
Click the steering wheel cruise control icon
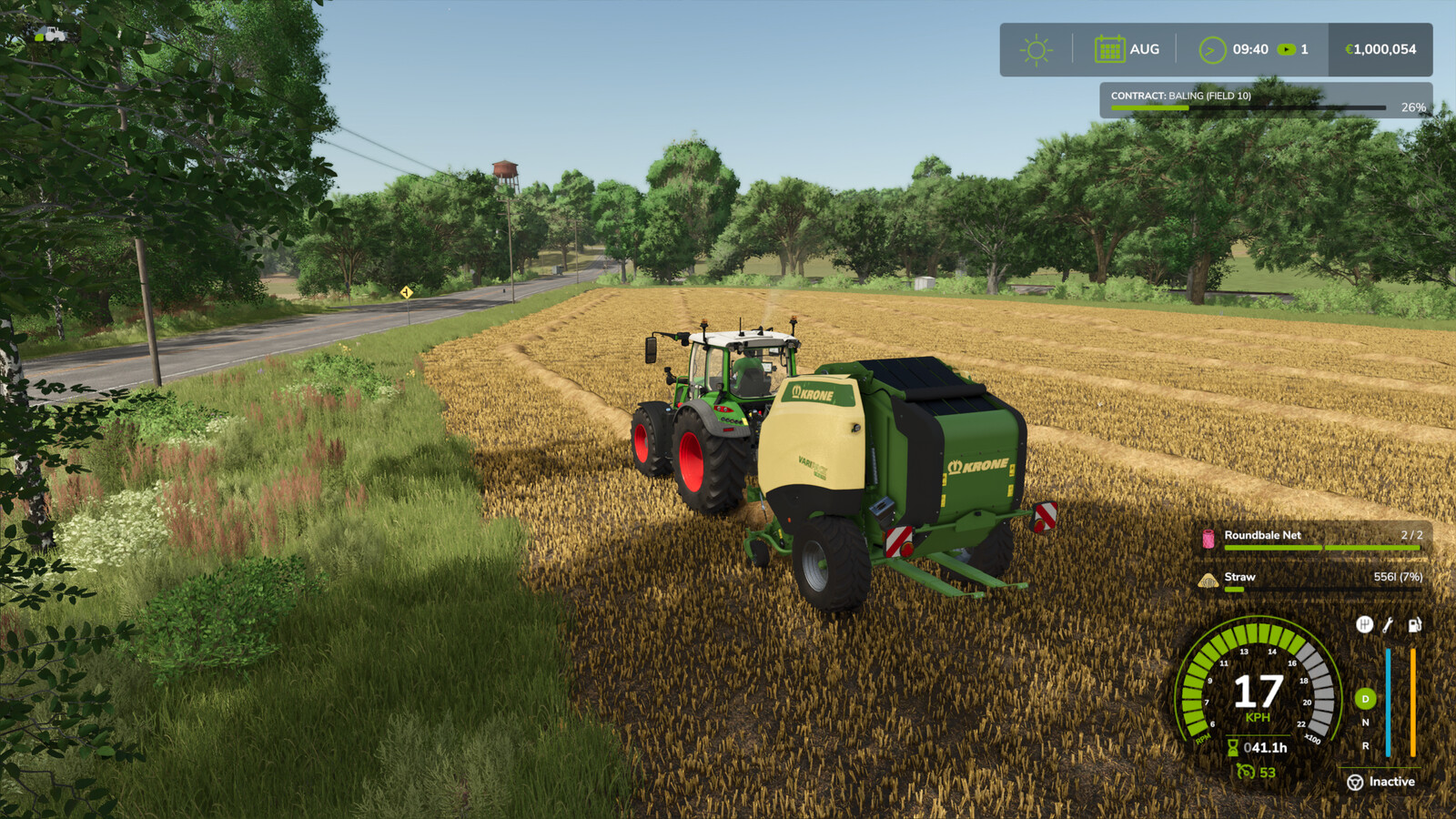pyautogui.click(x=1355, y=783)
